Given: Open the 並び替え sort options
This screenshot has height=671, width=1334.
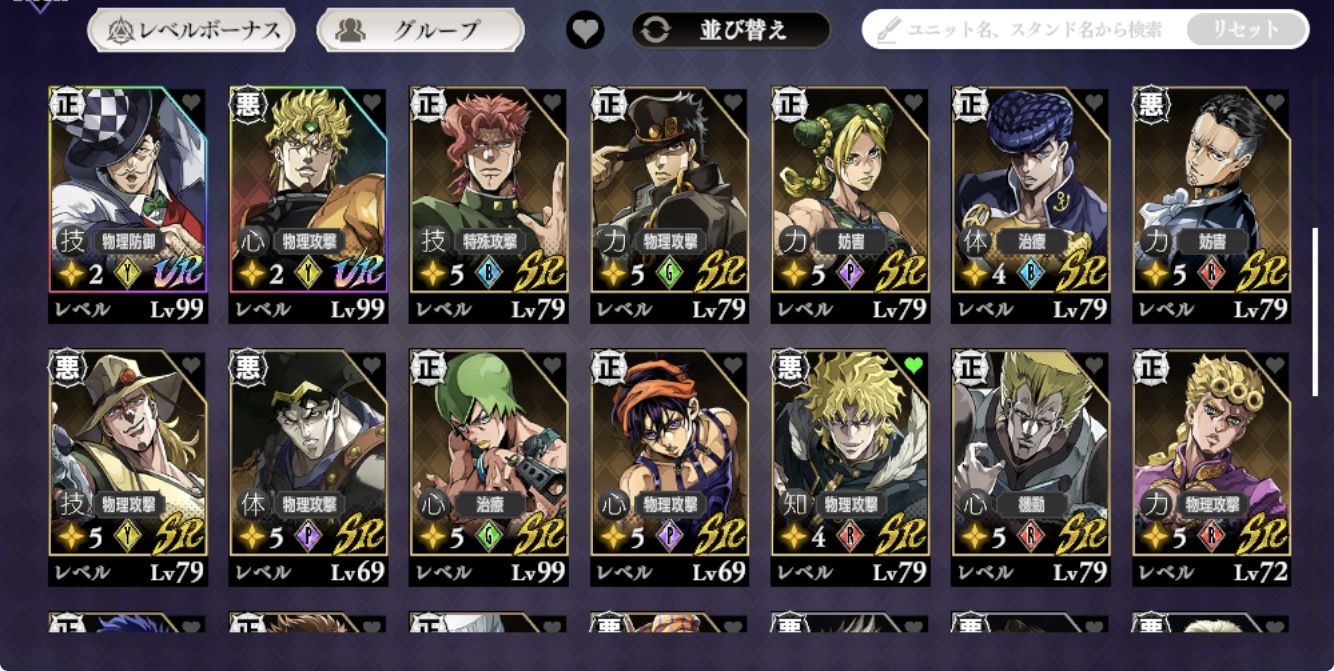Looking at the screenshot, I should pos(731,31).
